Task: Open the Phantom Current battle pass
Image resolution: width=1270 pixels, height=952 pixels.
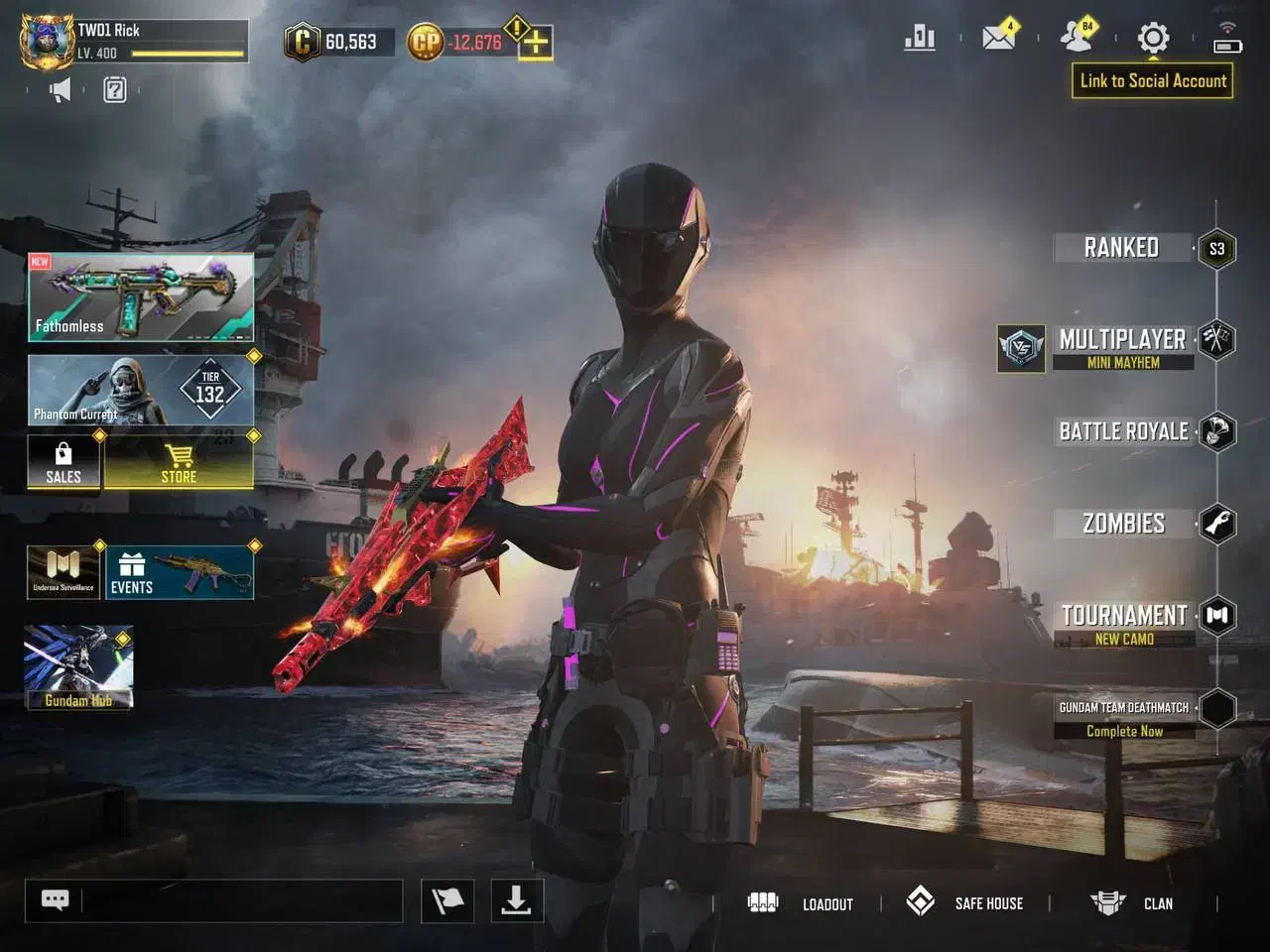Action: click(141, 391)
